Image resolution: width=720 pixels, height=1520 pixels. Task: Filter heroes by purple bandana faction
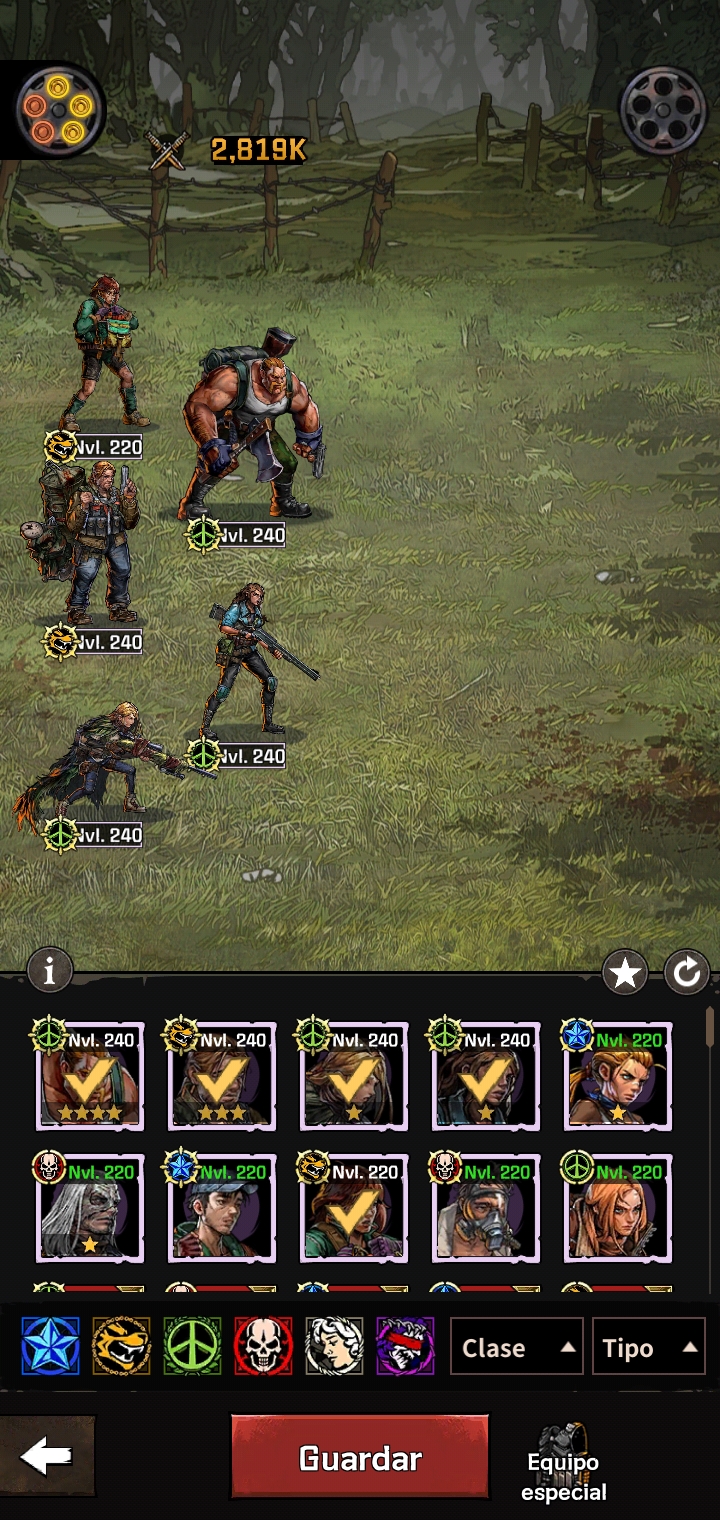[405, 1346]
